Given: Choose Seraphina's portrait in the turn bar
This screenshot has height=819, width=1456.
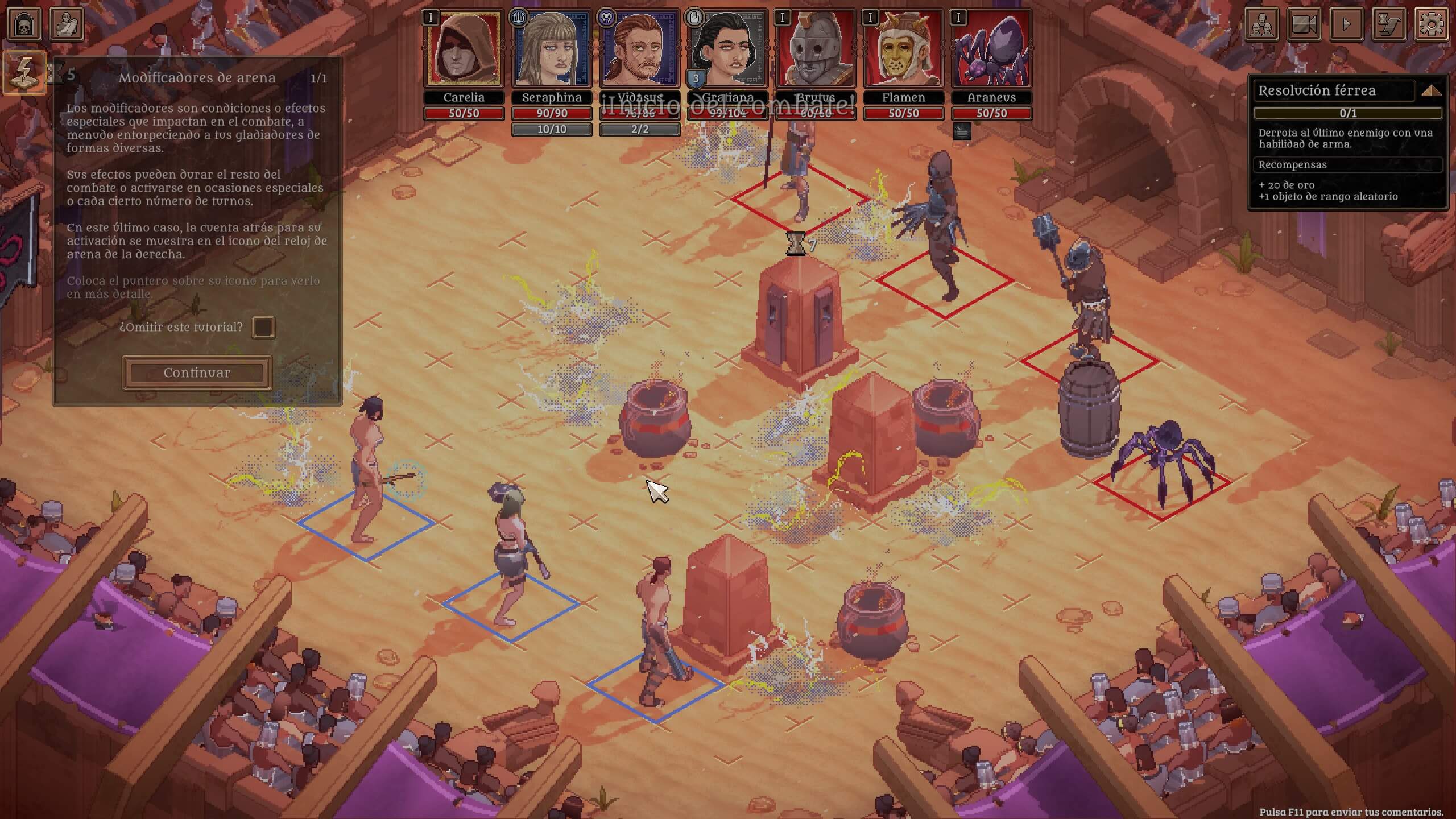Looking at the screenshot, I should (552, 49).
